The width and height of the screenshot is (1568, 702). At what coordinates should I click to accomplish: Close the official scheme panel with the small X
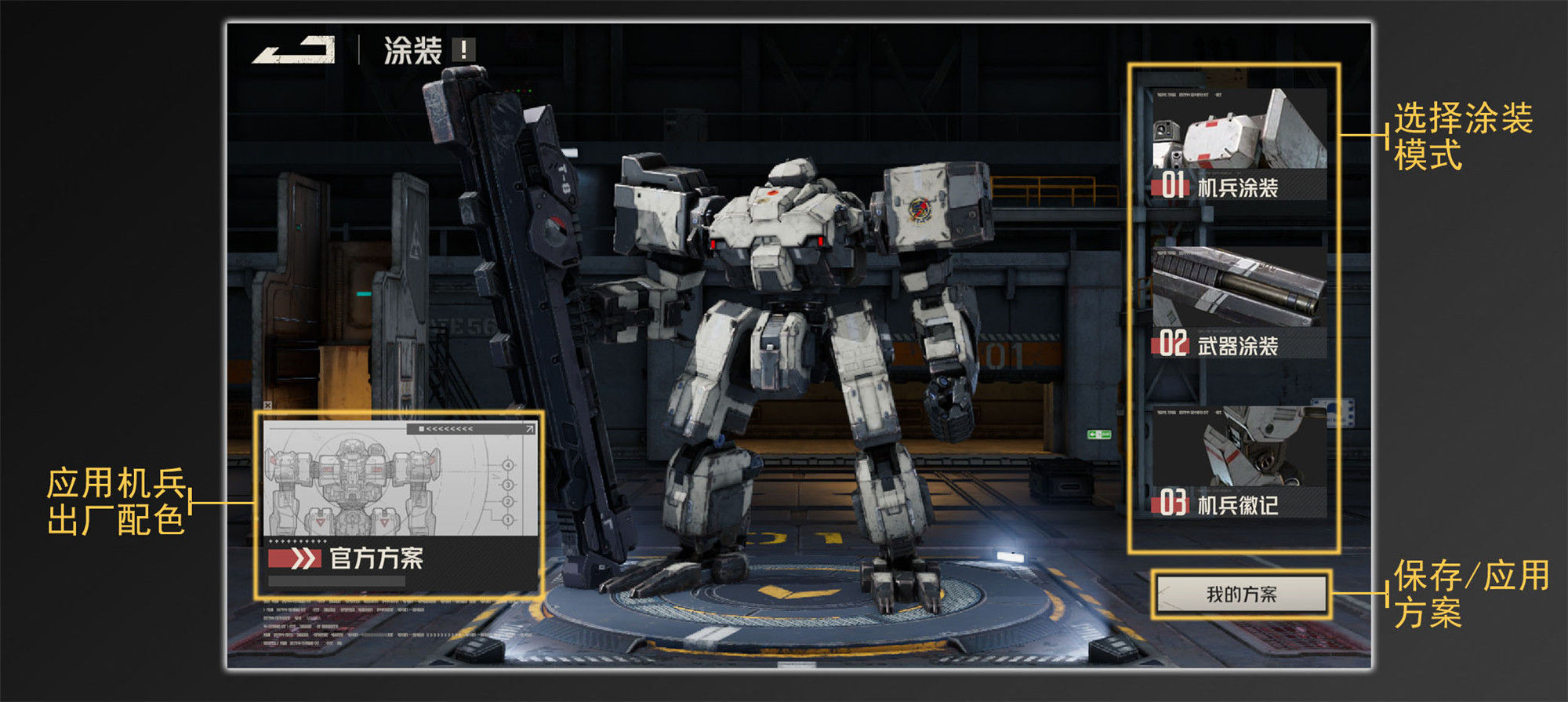coord(268,406)
